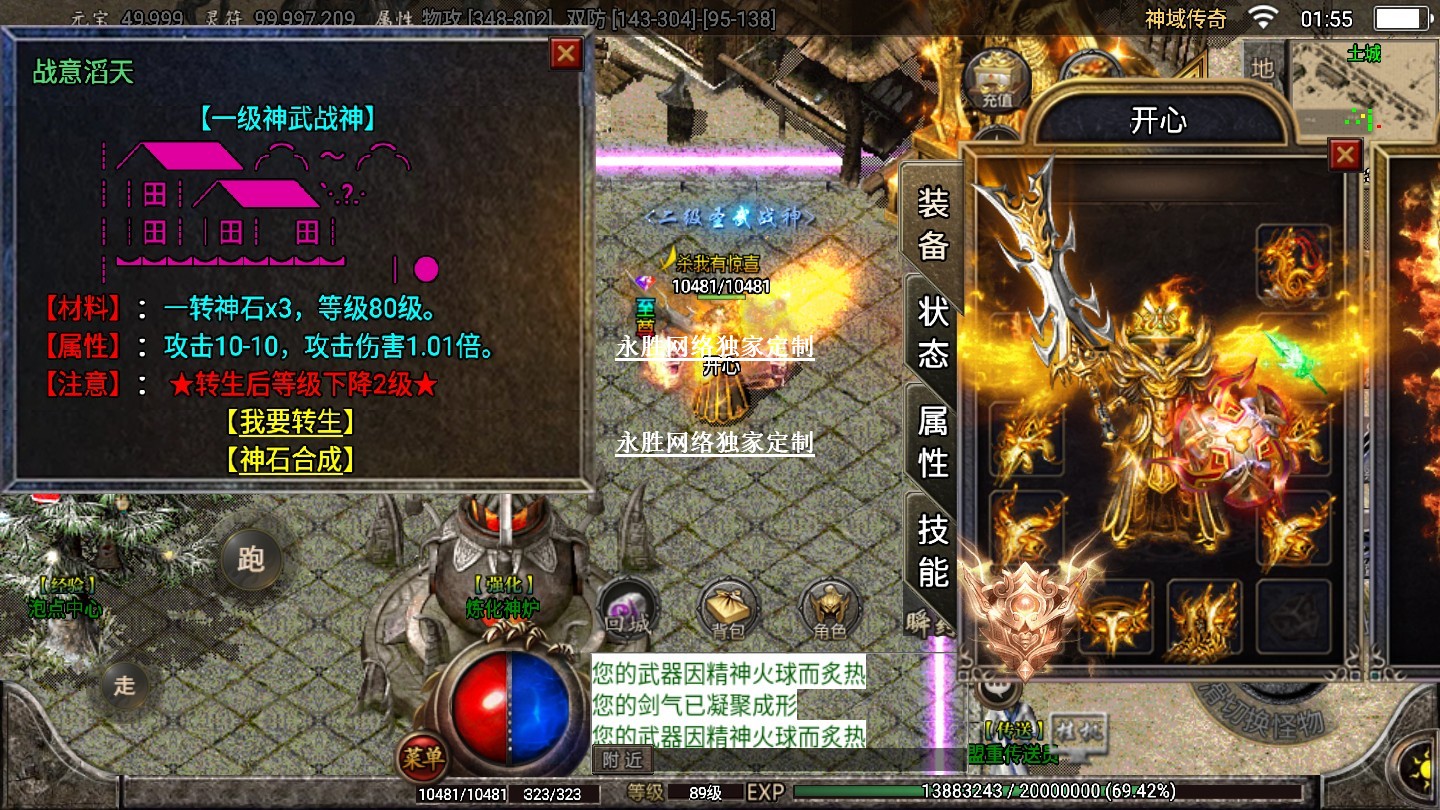1440x810 pixels.
Task: Choose the 我要转生 option
Action: coord(290,422)
